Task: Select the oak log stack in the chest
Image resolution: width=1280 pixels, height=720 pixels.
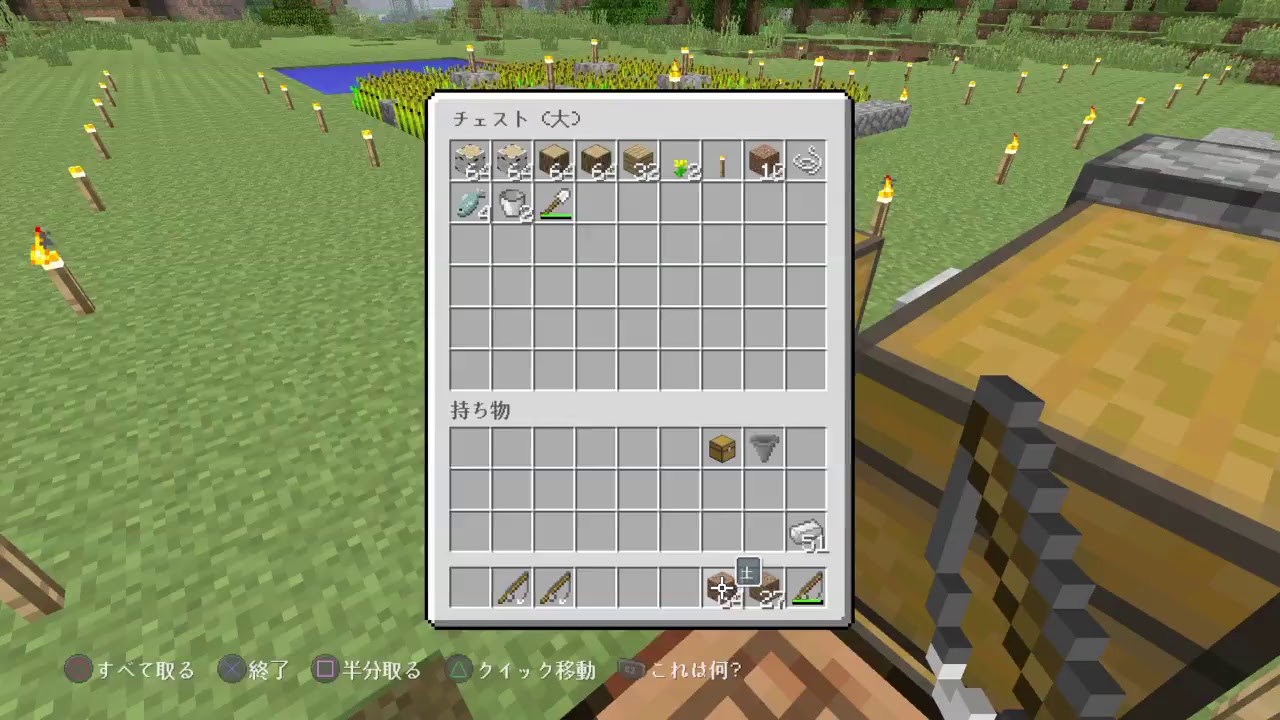Action: (553, 162)
